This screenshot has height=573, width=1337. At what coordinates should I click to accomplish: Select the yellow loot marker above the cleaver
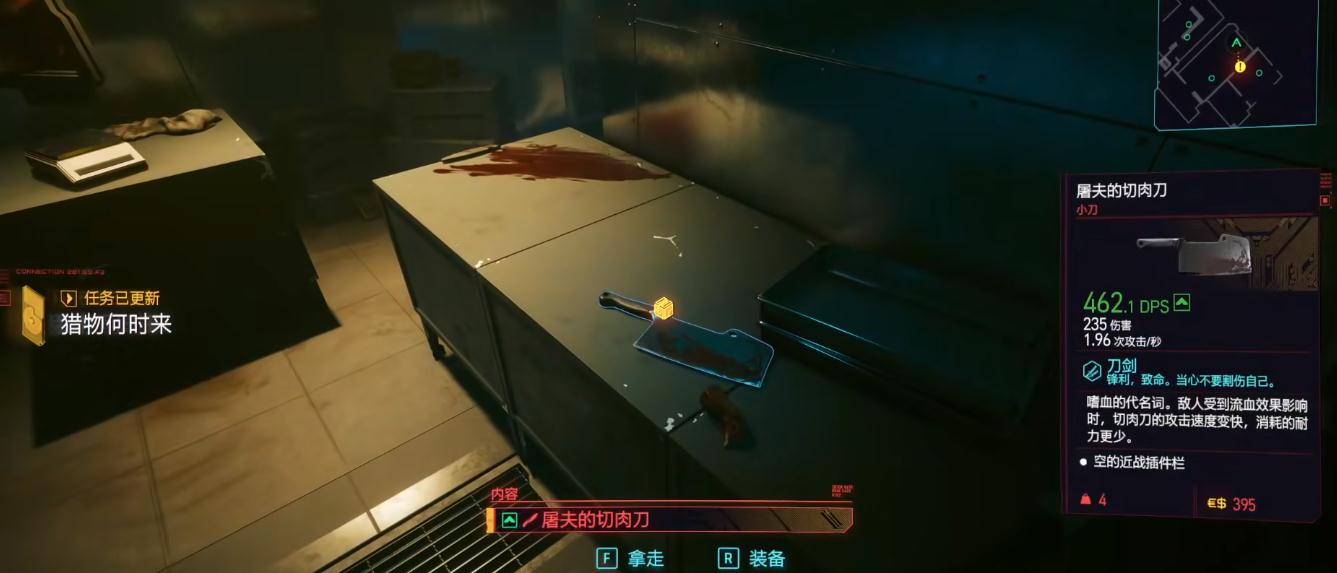click(661, 309)
